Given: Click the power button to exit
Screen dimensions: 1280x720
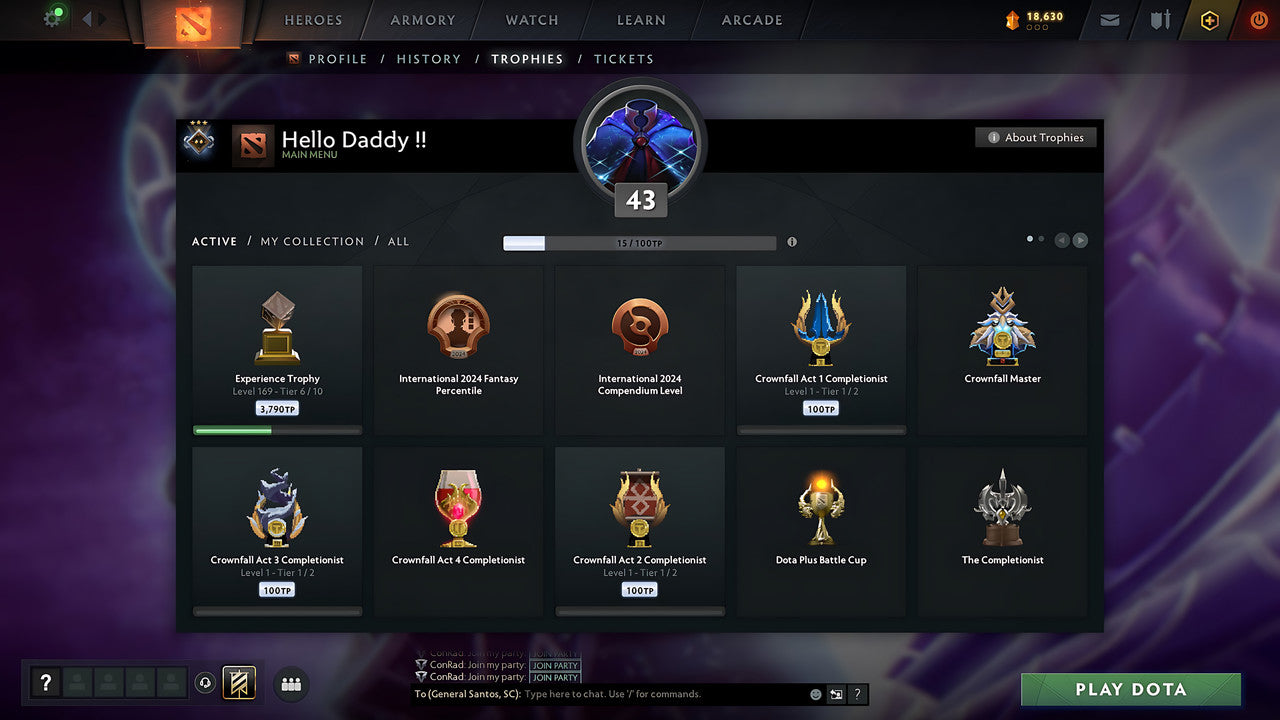Looking at the screenshot, I should point(1258,20).
